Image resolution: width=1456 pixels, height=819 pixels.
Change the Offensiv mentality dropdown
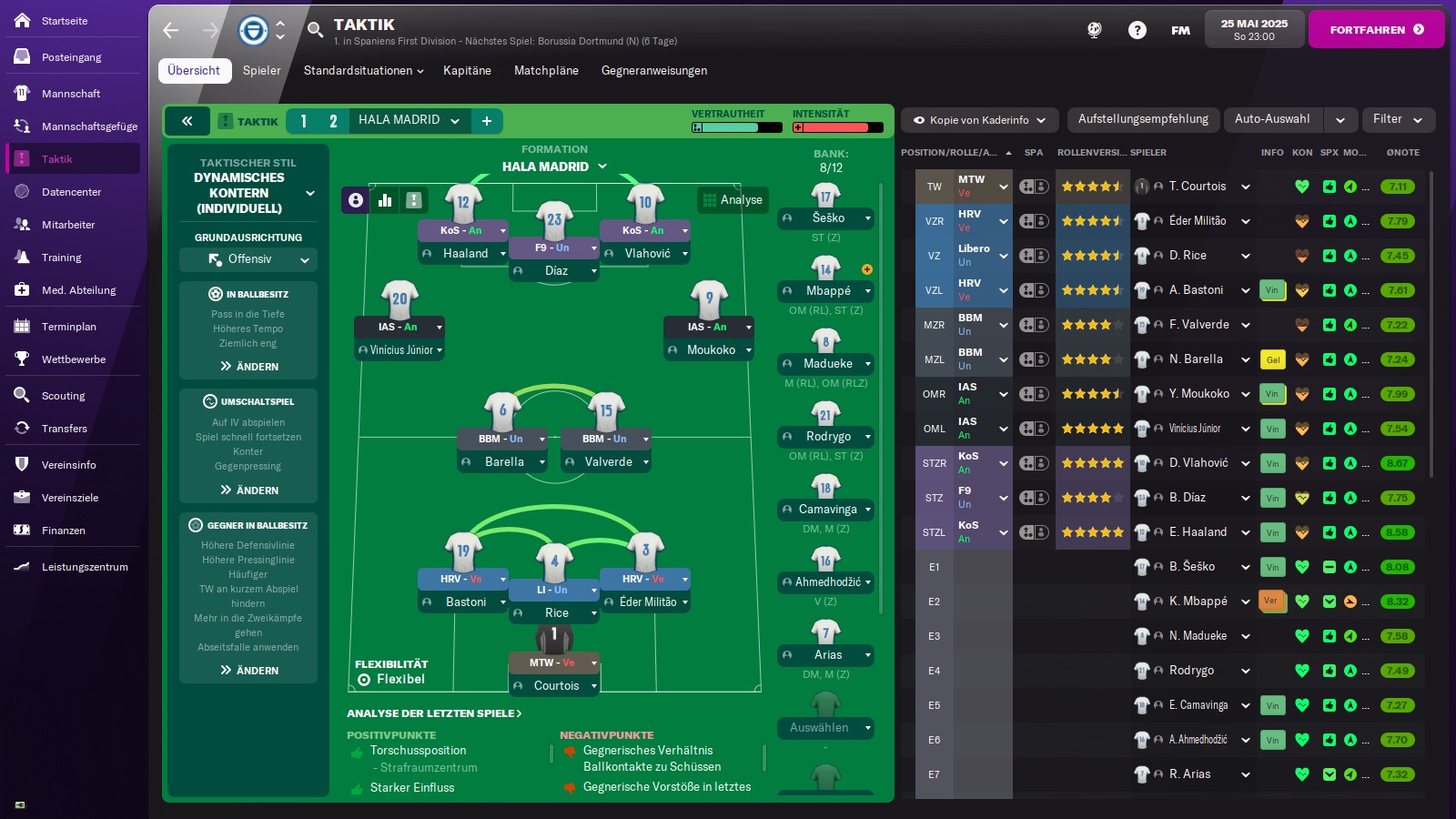[248, 259]
